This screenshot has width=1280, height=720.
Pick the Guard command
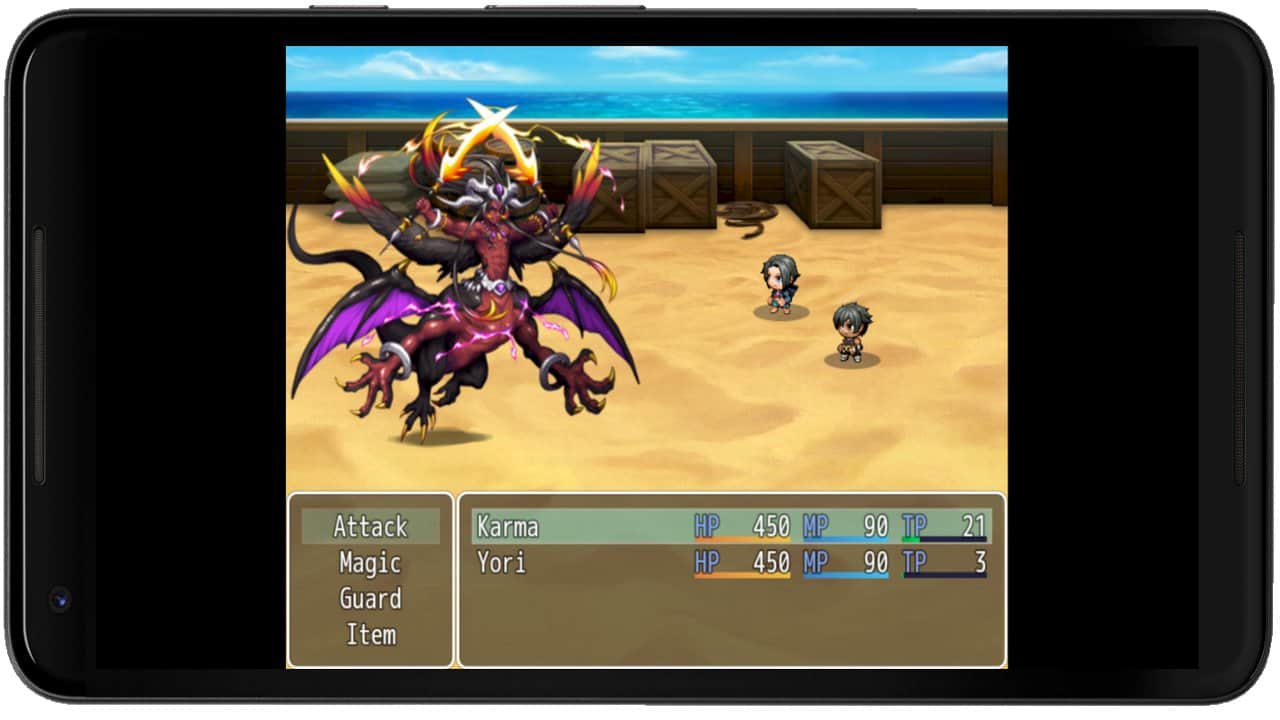click(370, 599)
